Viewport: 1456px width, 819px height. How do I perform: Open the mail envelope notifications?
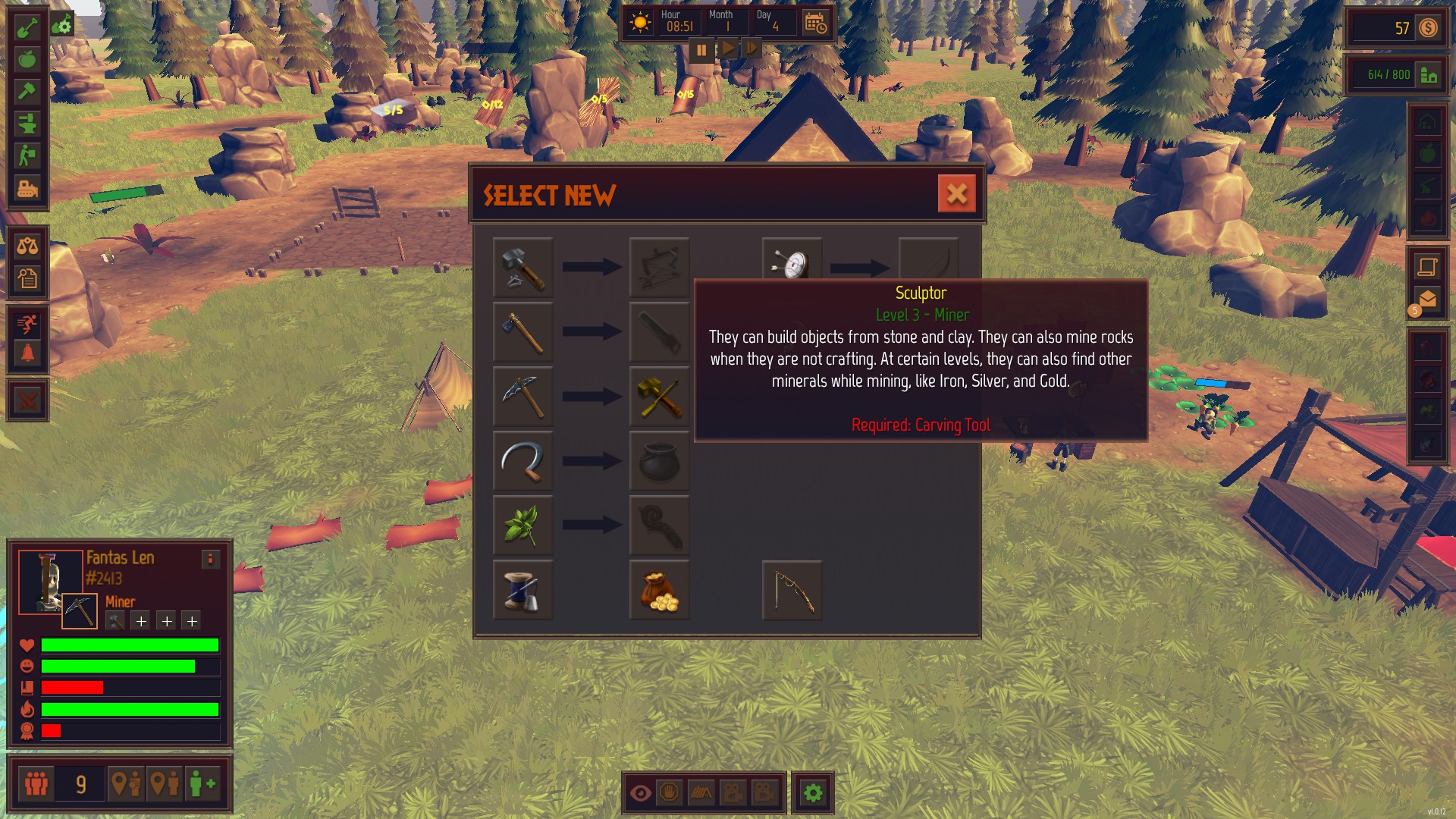pos(1427,300)
